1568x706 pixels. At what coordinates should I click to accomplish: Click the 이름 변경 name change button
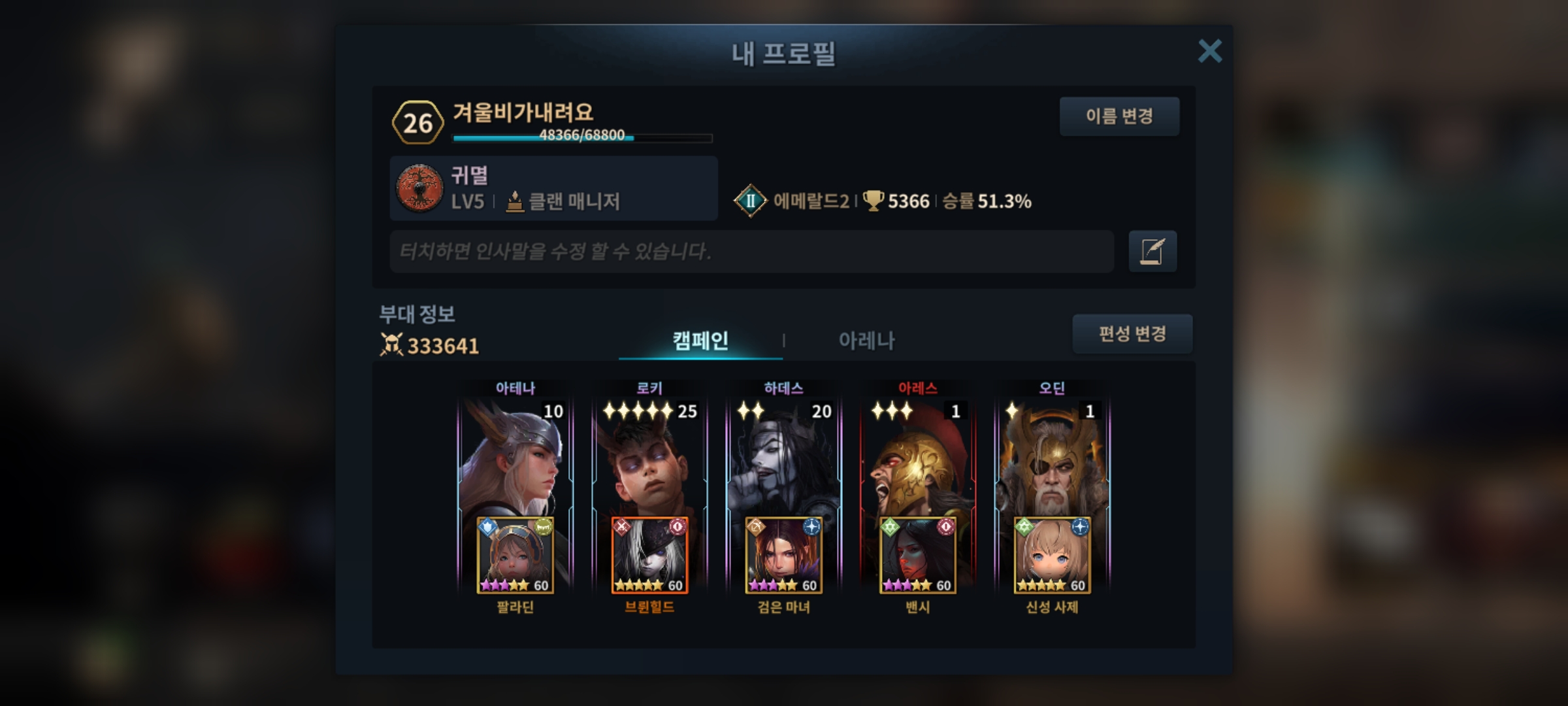coord(1119,116)
